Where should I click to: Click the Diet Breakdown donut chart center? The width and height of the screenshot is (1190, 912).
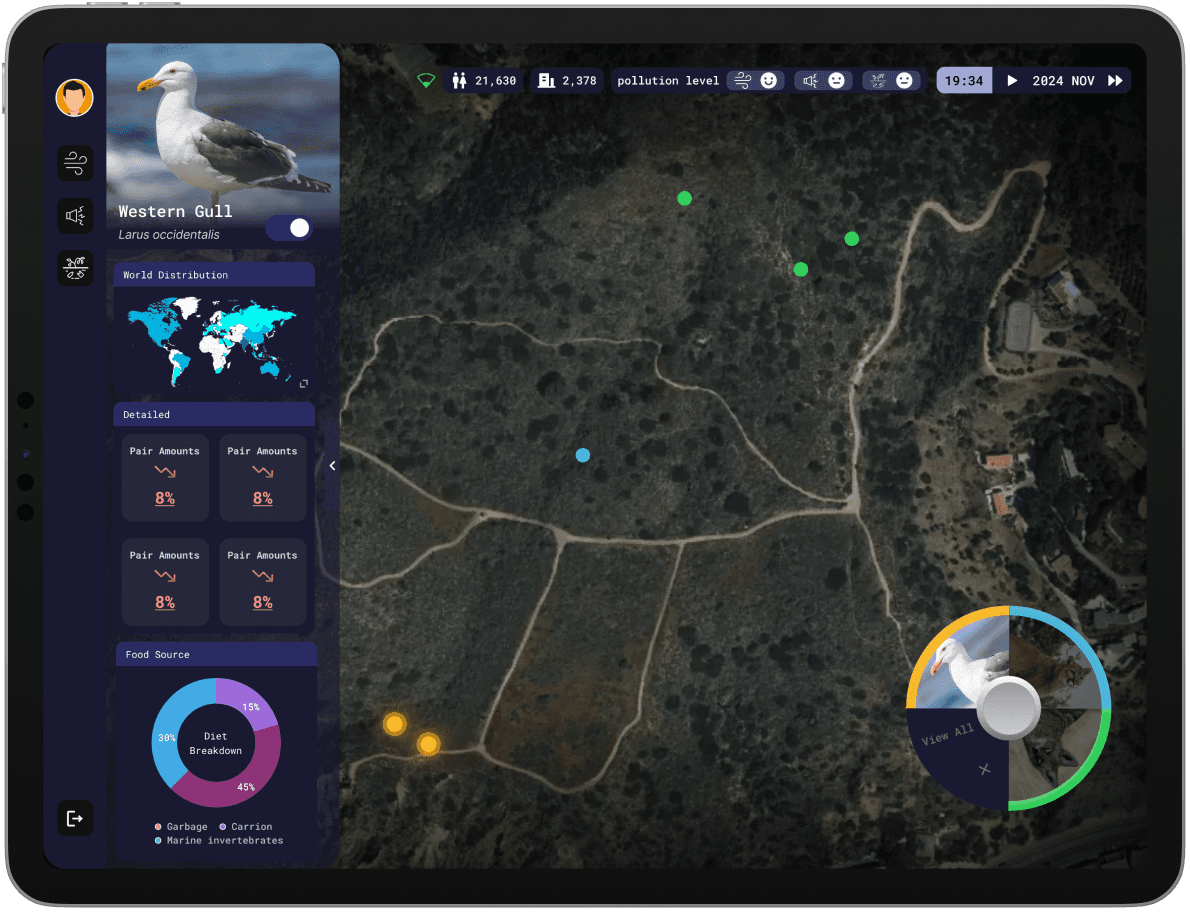(x=216, y=743)
